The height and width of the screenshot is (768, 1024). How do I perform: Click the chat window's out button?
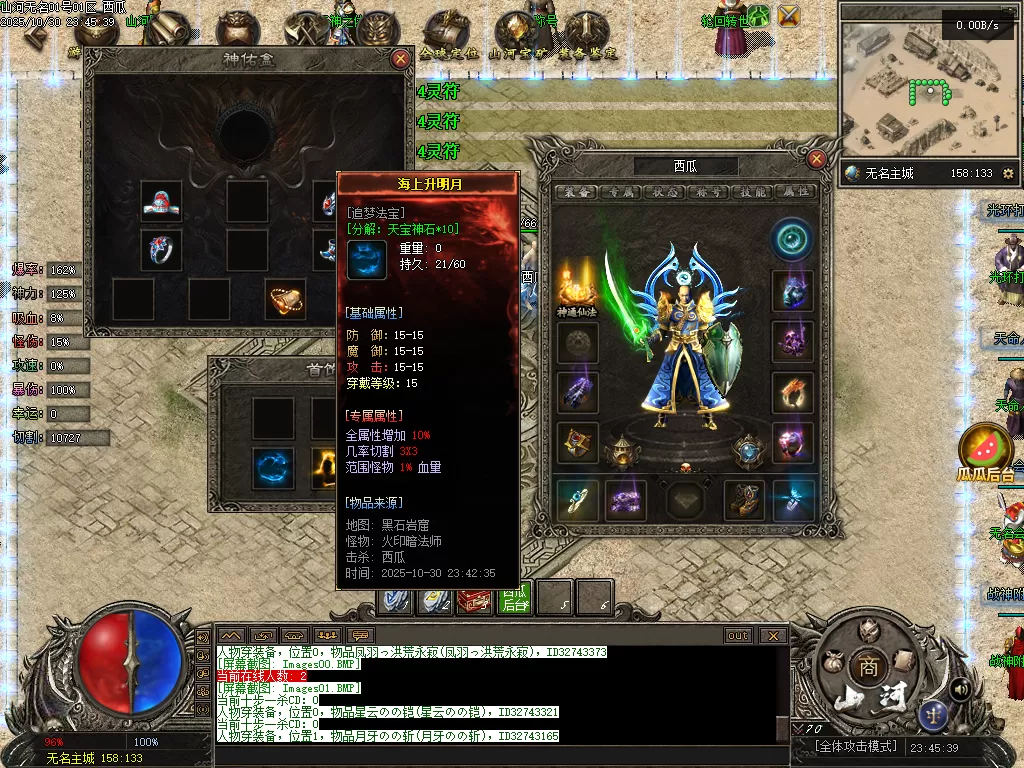coord(738,635)
